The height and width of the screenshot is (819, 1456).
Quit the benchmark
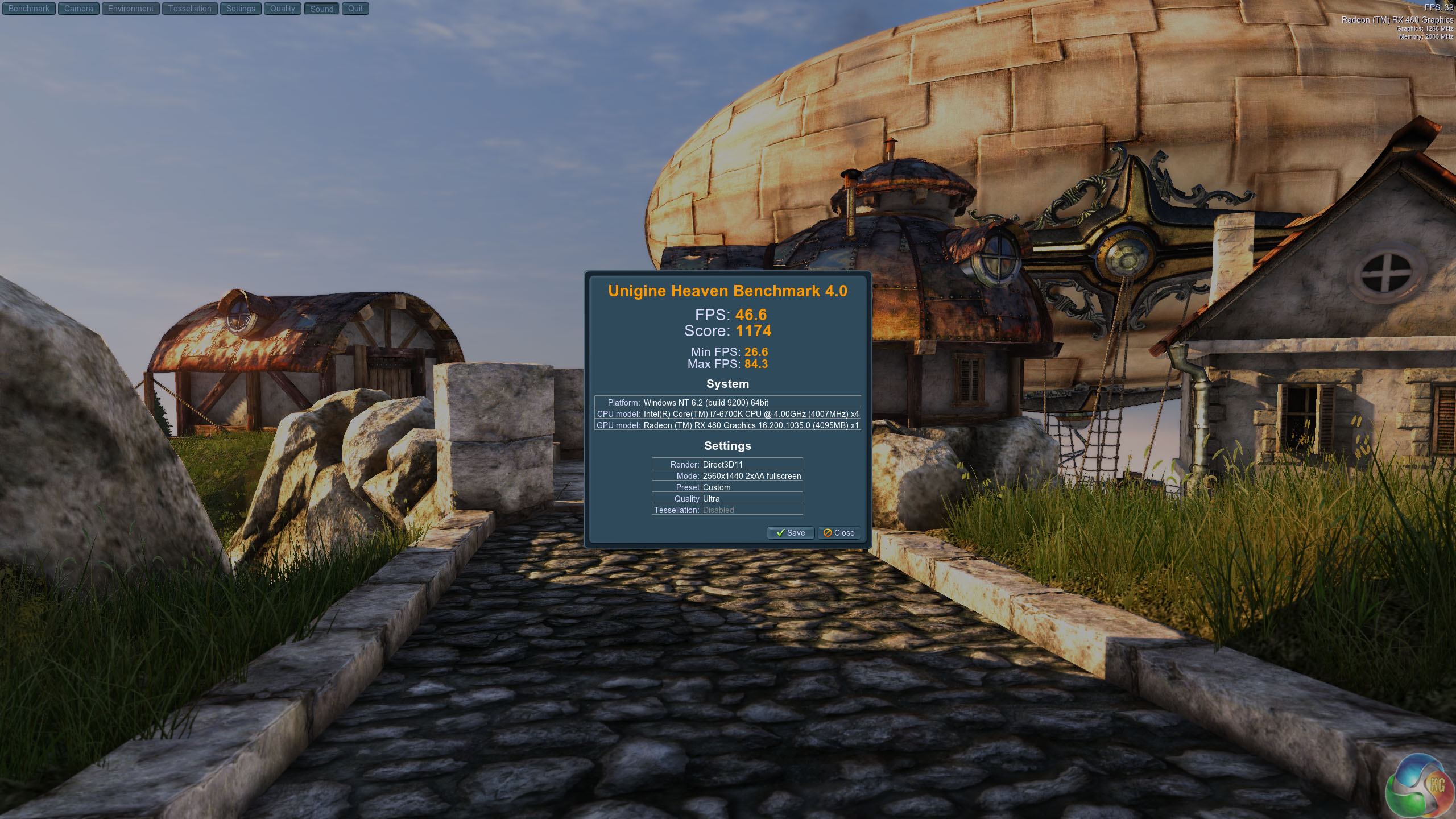(355, 9)
